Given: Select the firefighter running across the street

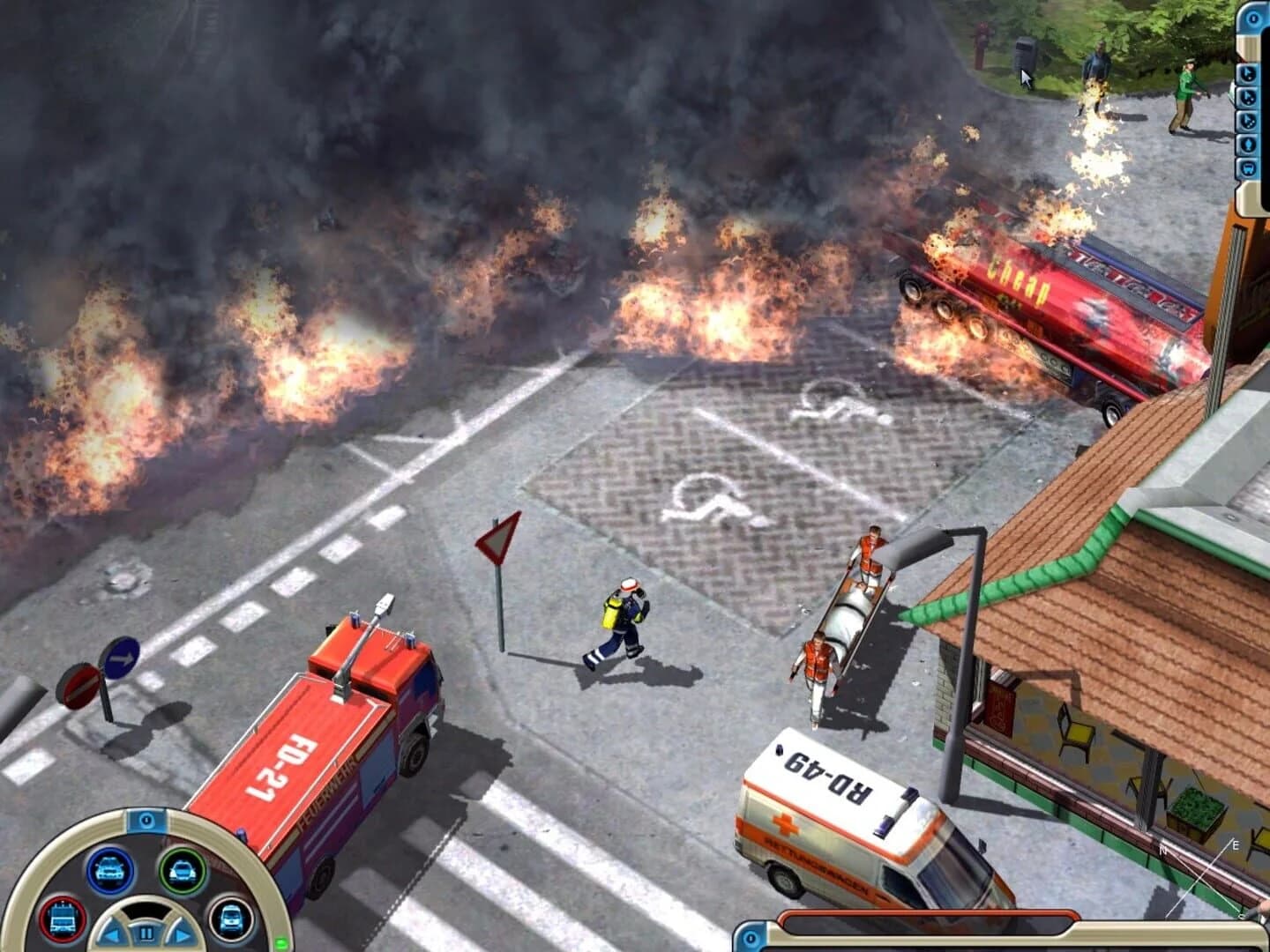Looking at the screenshot, I should click(x=622, y=617).
